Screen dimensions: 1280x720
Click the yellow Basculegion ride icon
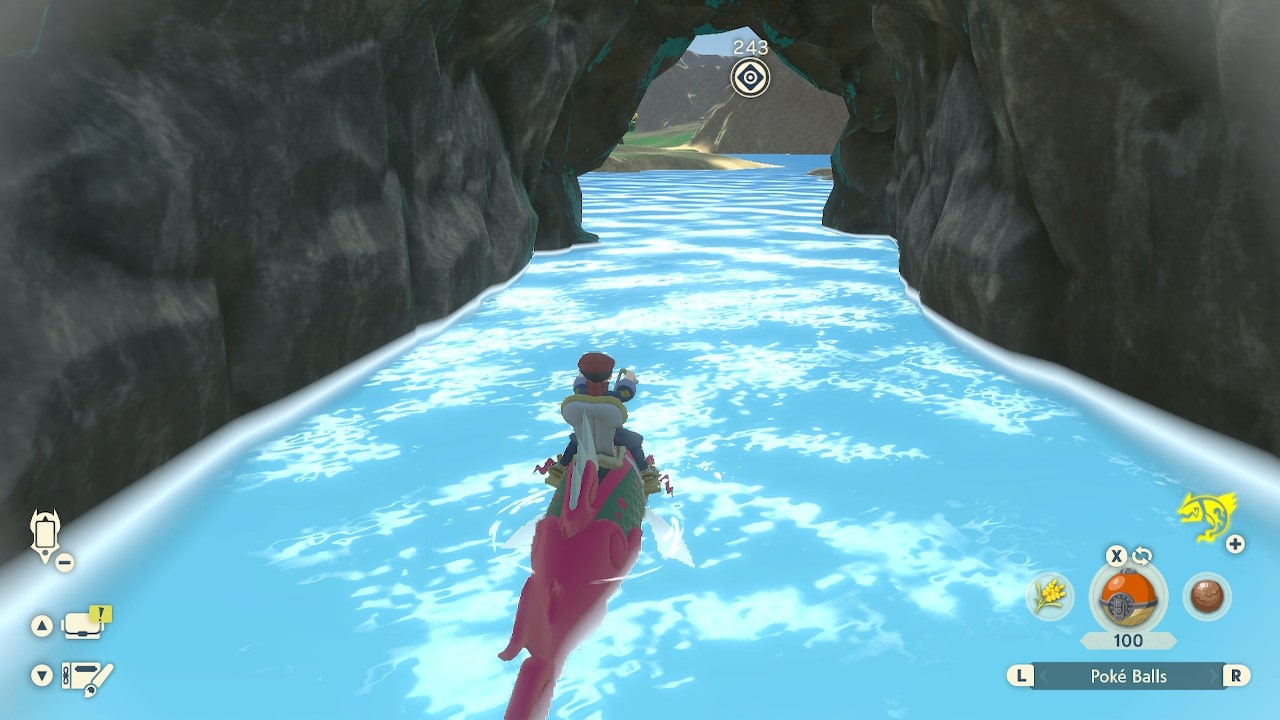click(x=1206, y=516)
